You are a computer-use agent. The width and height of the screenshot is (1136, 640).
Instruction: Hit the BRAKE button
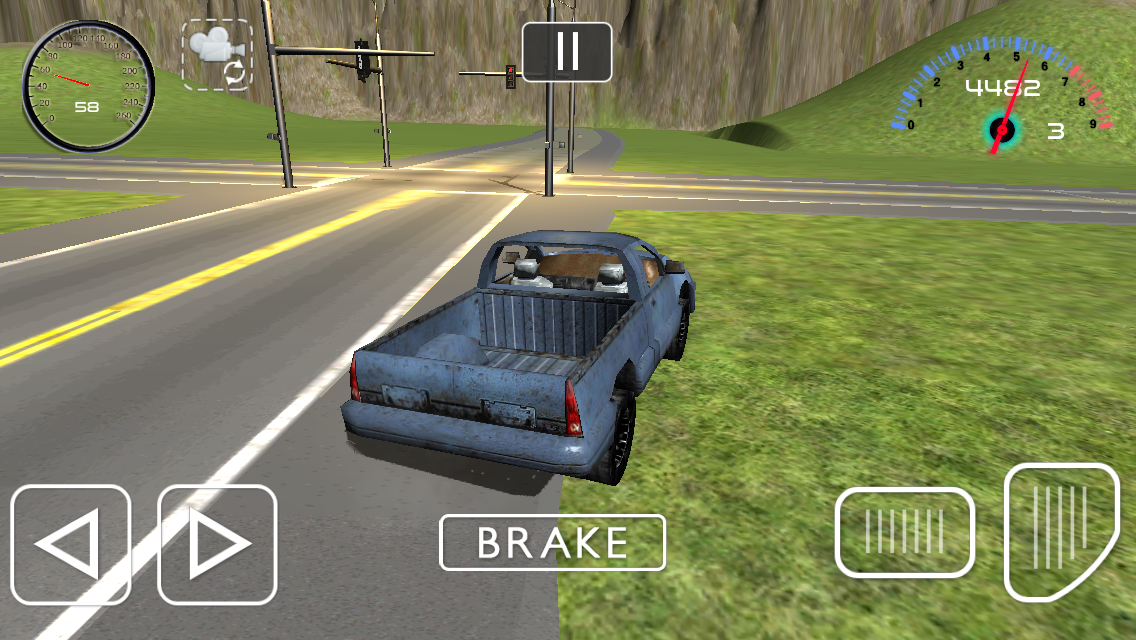tap(552, 543)
